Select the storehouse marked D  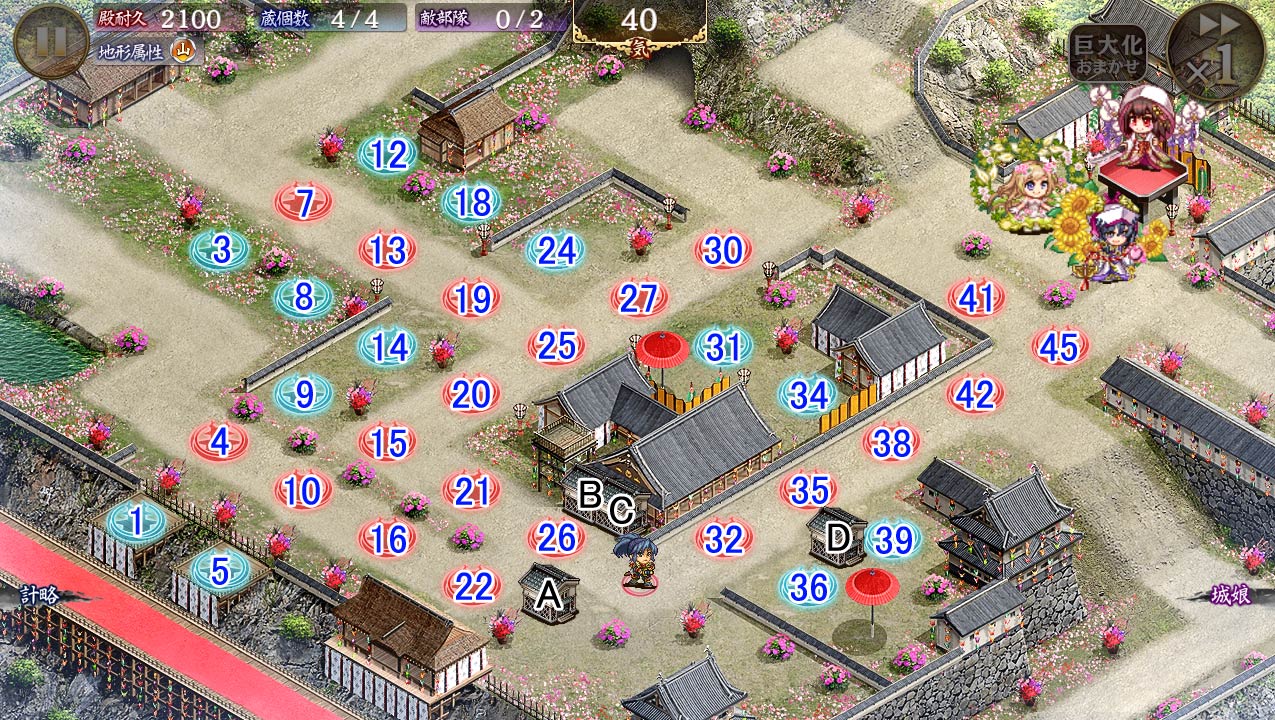[x=836, y=537]
